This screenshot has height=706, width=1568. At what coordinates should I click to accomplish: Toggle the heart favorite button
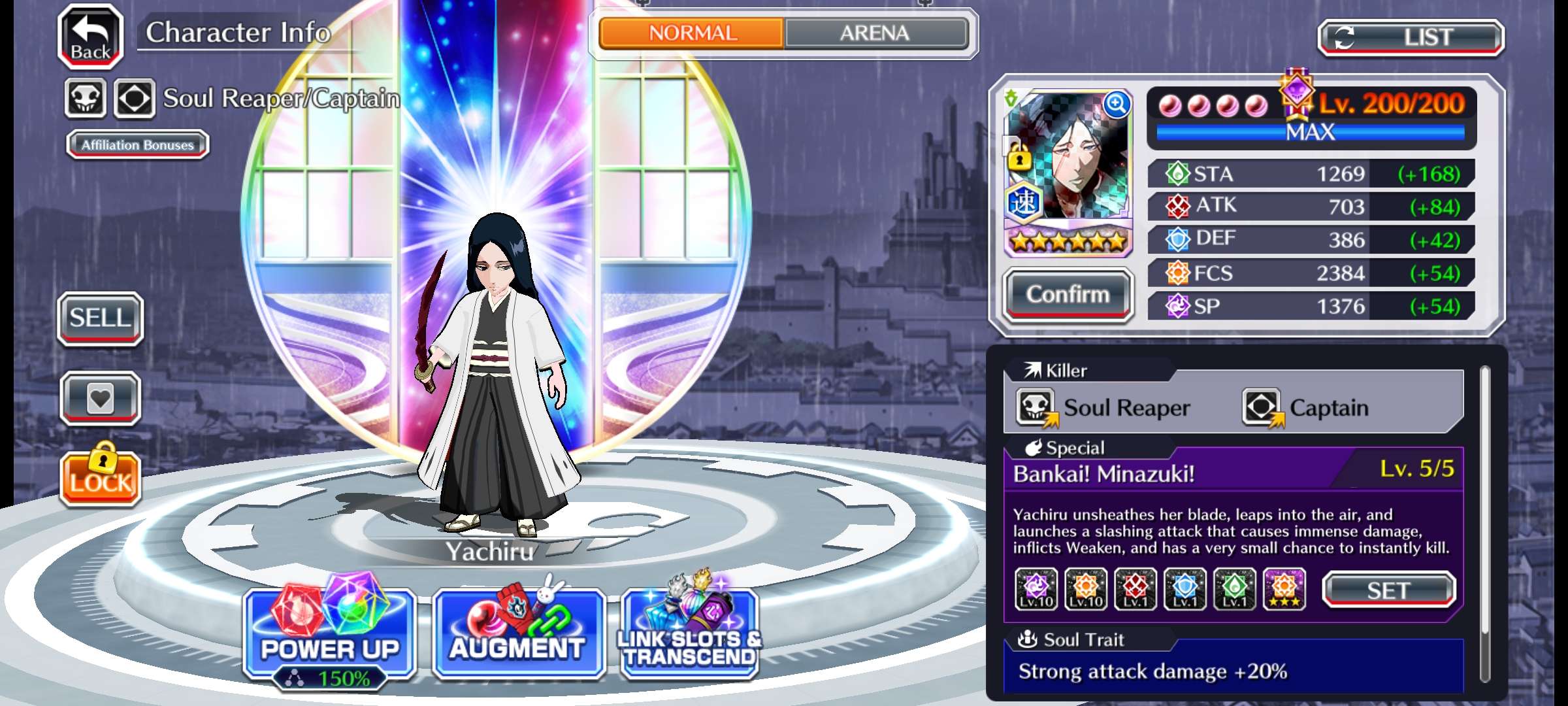point(101,398)
